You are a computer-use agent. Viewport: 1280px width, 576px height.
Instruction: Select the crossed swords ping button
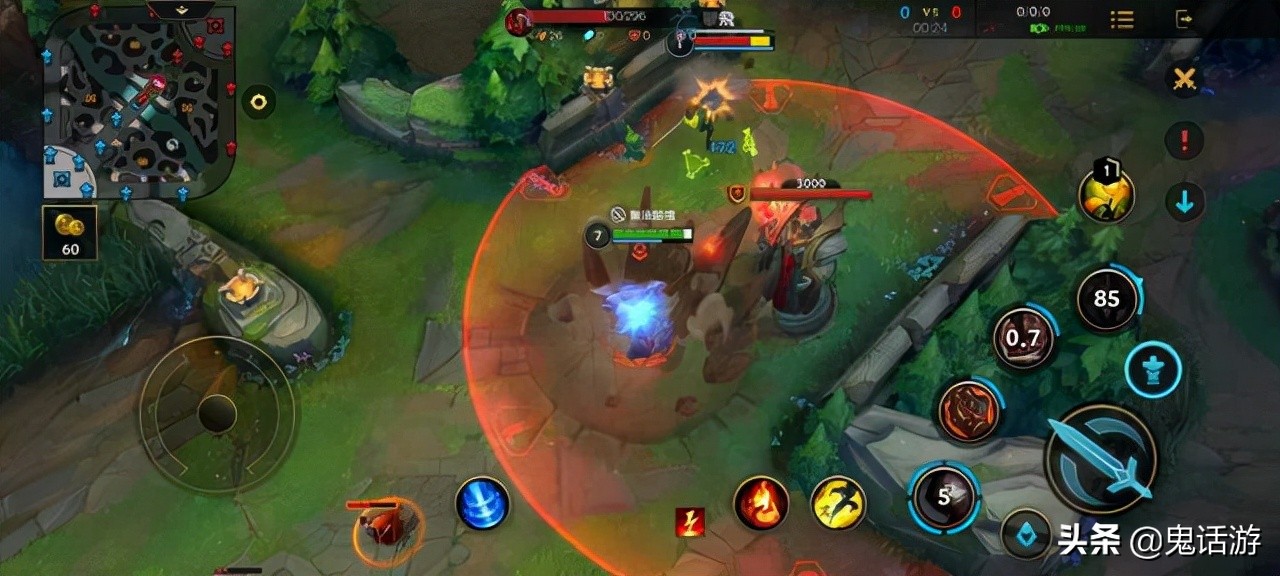tap(1184, 81)
